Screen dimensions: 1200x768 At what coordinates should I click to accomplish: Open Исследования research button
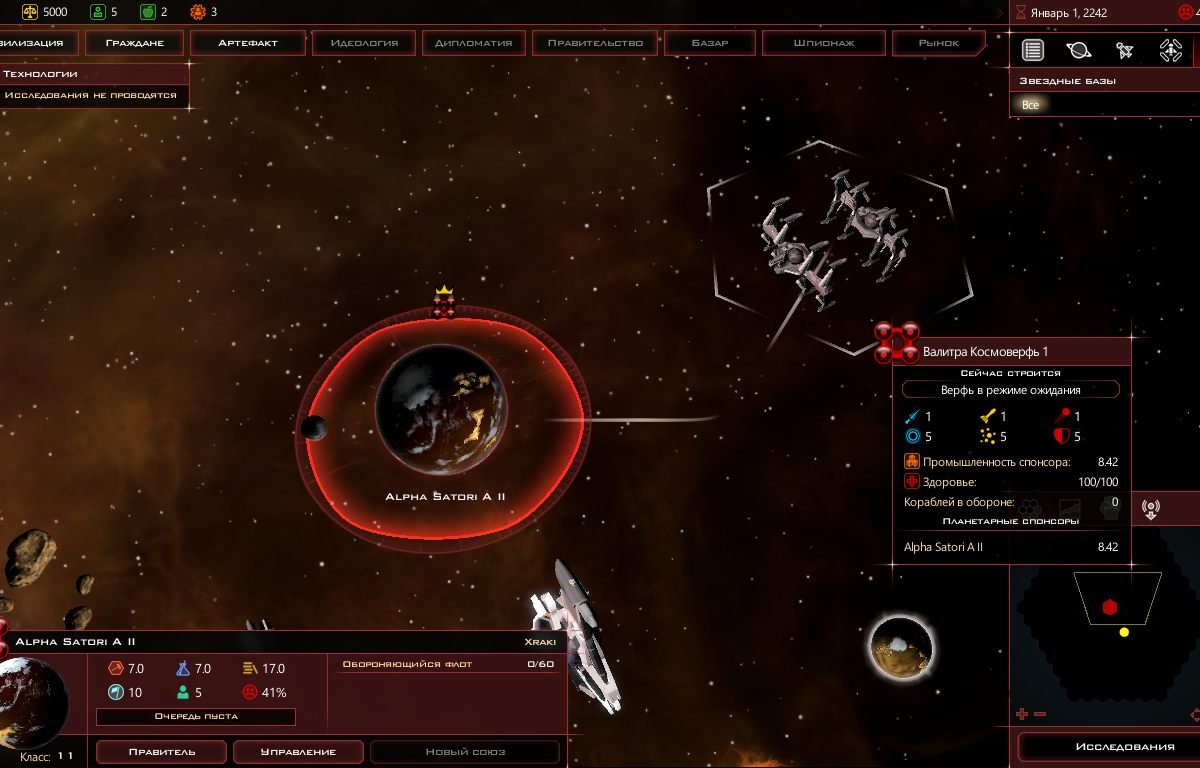click(x=1110, y=747)
